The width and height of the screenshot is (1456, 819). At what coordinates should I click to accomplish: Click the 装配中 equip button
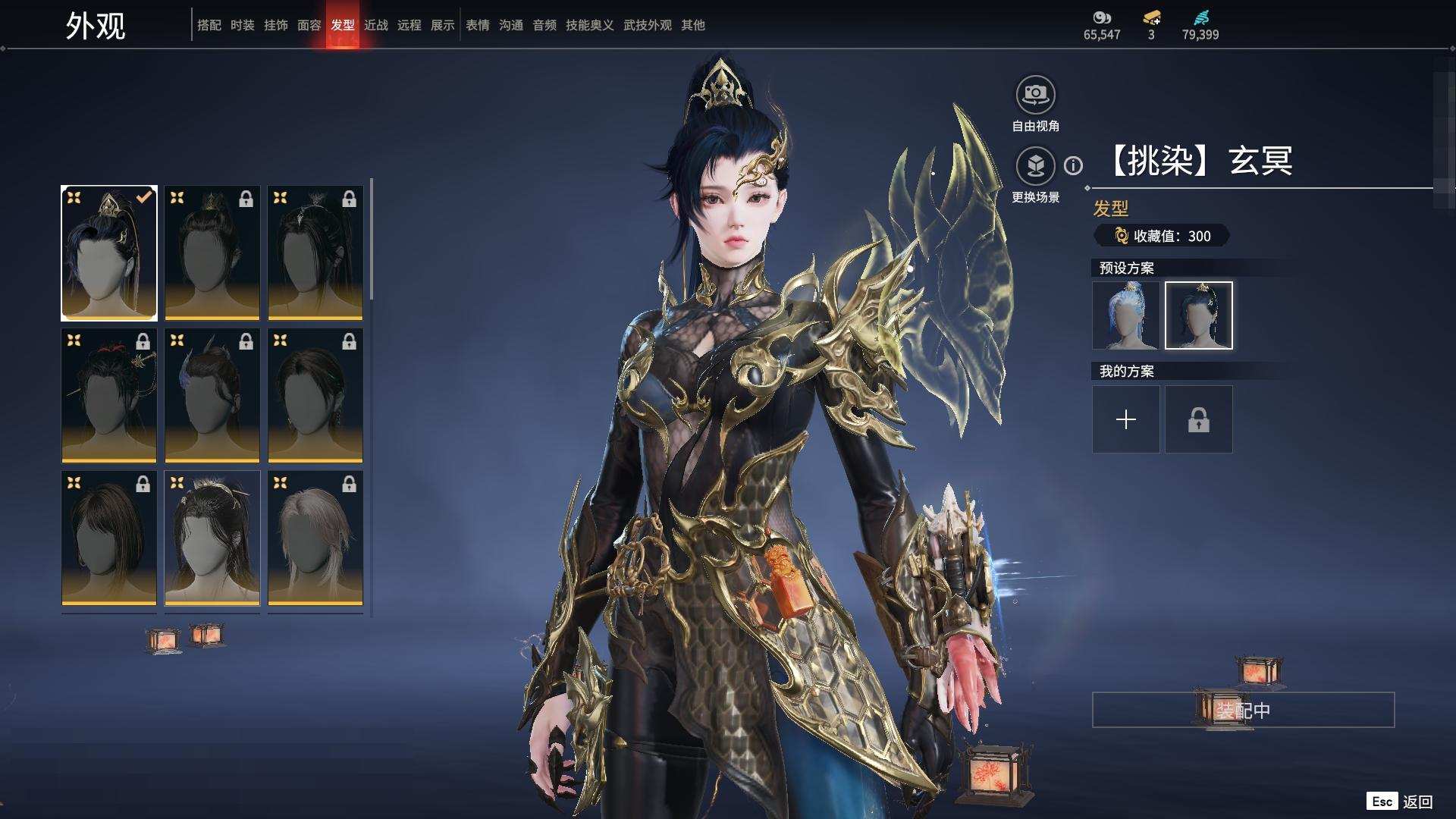point(1242,710)
